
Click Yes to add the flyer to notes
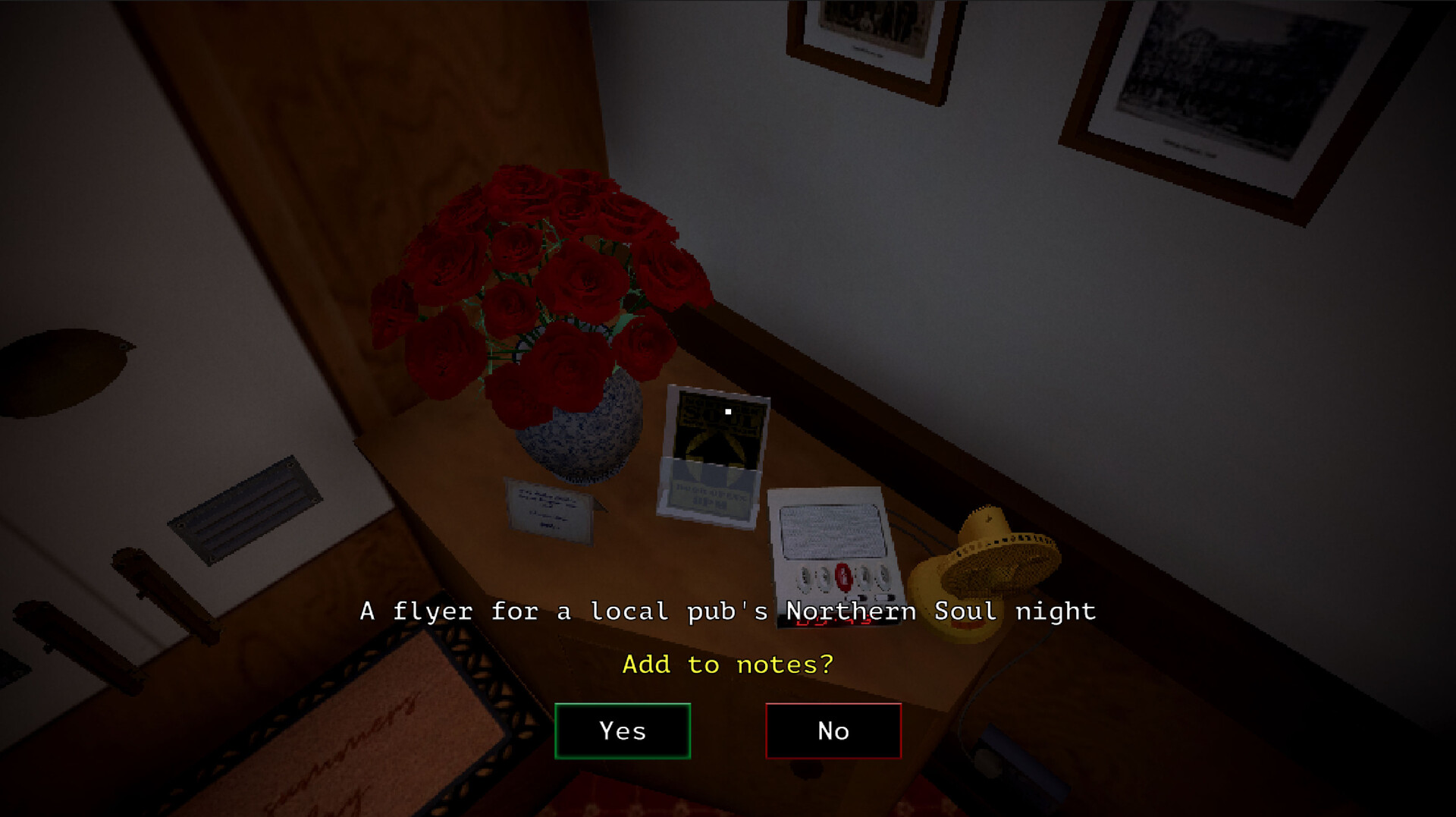click(x=623, y=731)
